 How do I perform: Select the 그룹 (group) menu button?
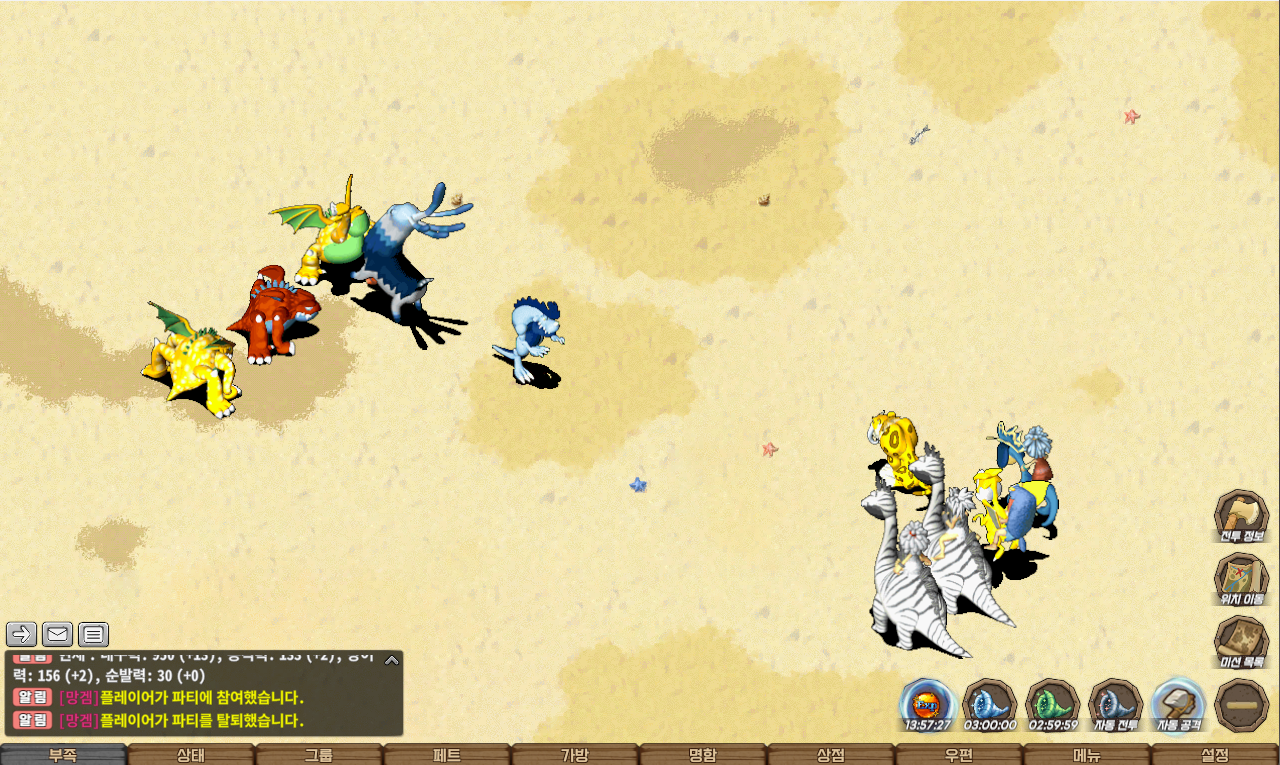[319, 755]
